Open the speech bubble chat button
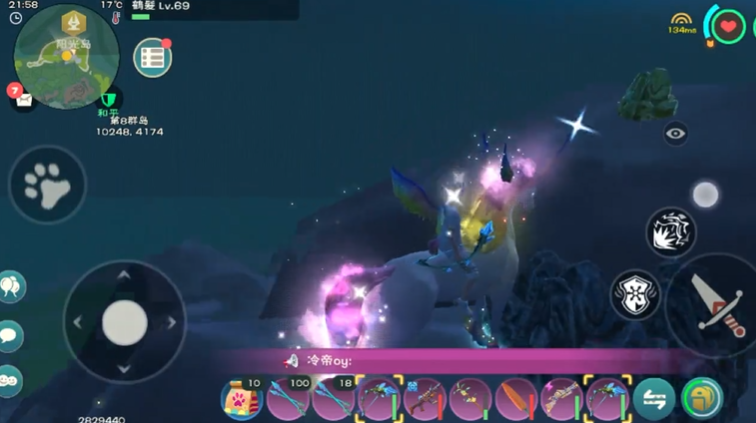Viewport: 756px width, 423px height. coord(11,335)
